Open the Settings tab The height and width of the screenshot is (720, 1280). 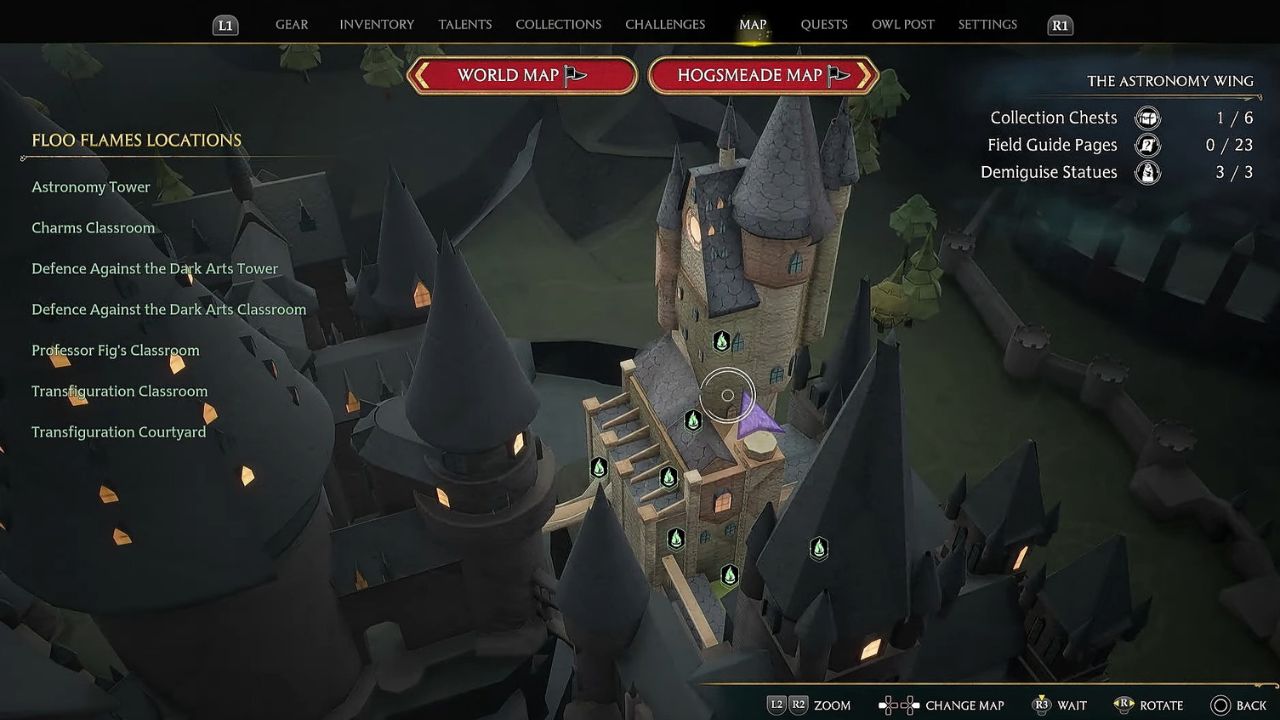987,25
